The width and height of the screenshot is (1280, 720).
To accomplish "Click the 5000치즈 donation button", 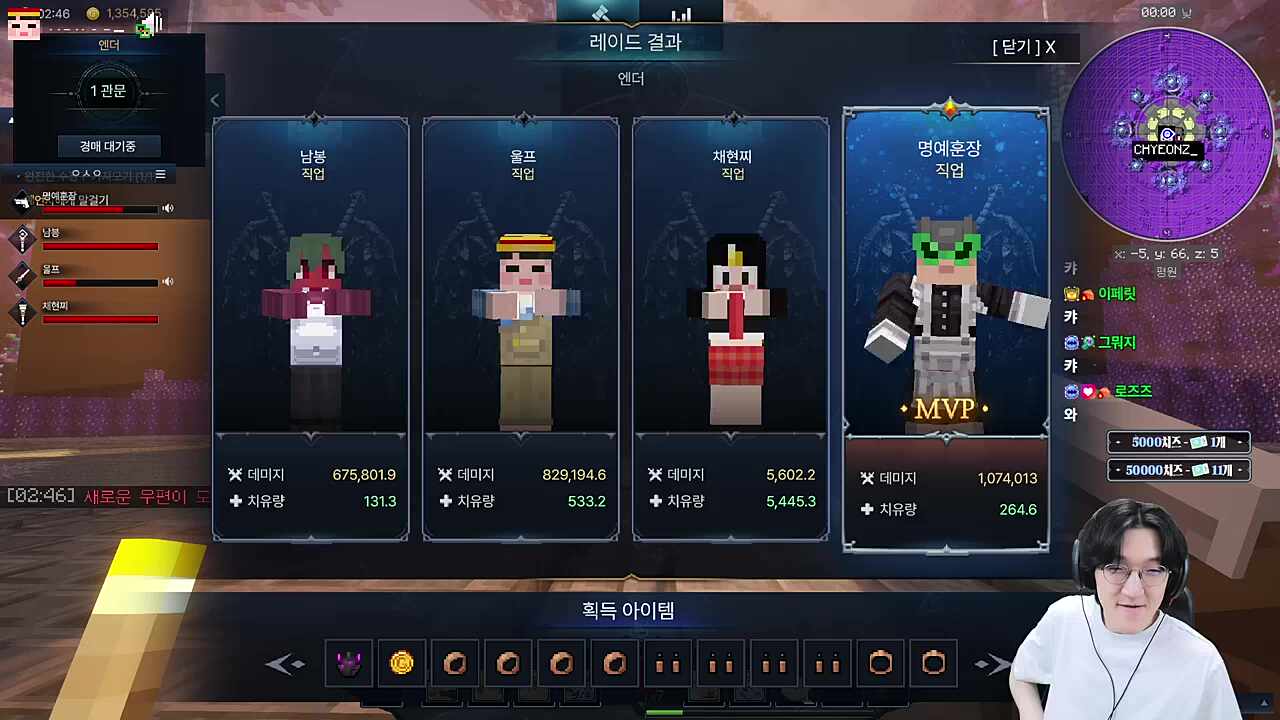I will 1178,441.
